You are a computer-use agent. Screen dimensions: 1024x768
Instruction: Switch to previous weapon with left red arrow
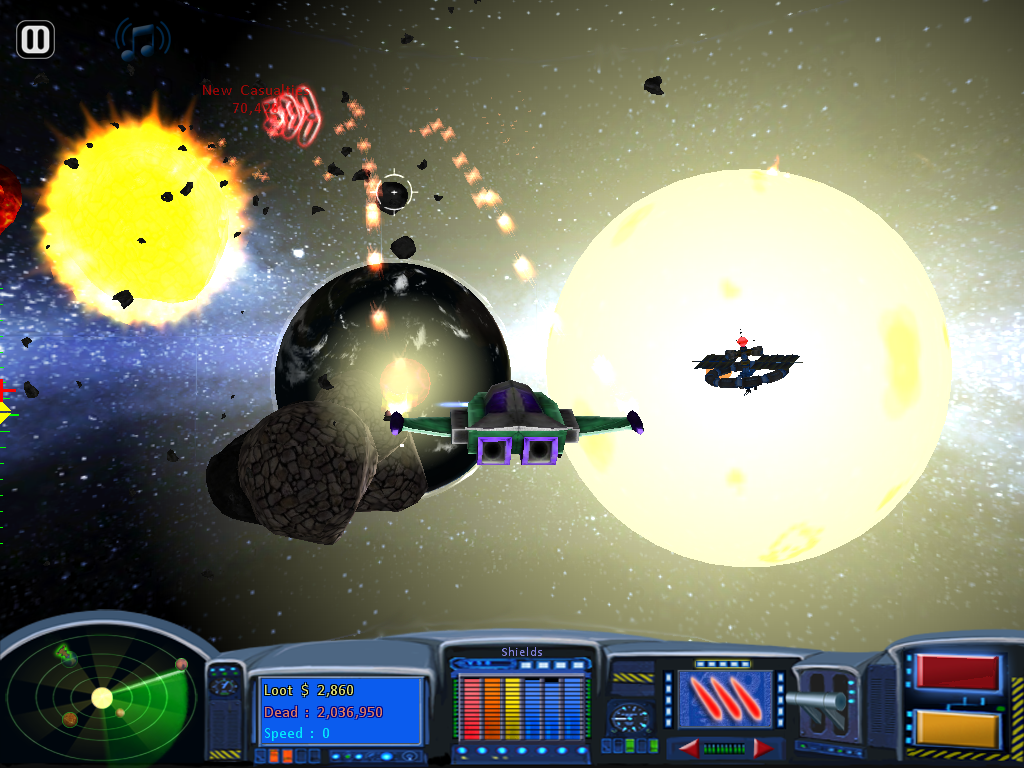(689, 748)
